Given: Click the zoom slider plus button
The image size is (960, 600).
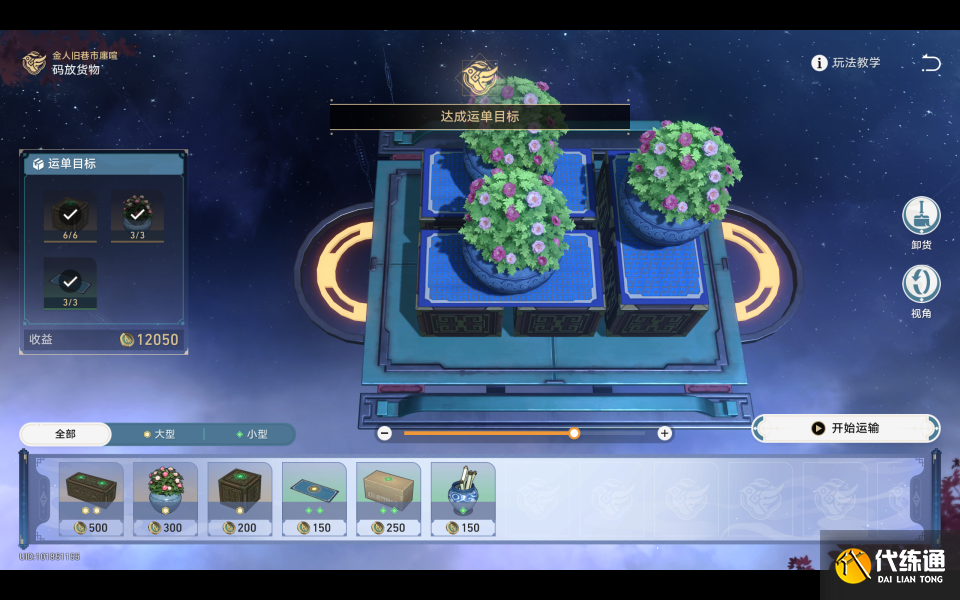Looking at the screenshot, I should [664, 433].
